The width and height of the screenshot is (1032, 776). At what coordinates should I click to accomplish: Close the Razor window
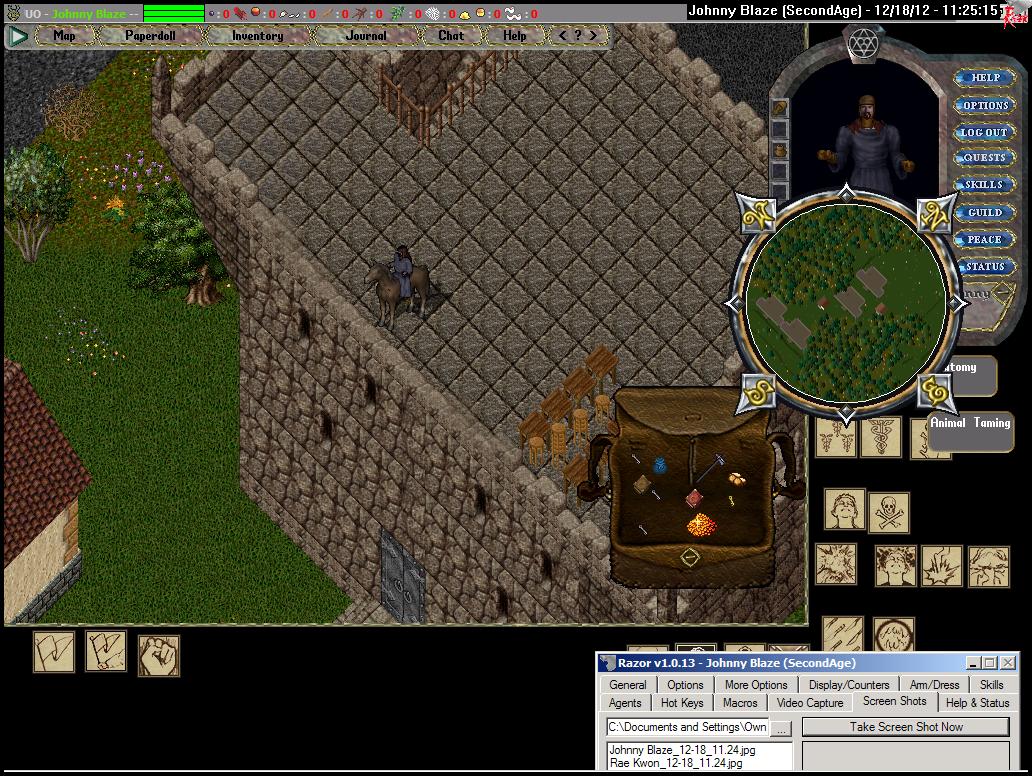point(1007,663)
